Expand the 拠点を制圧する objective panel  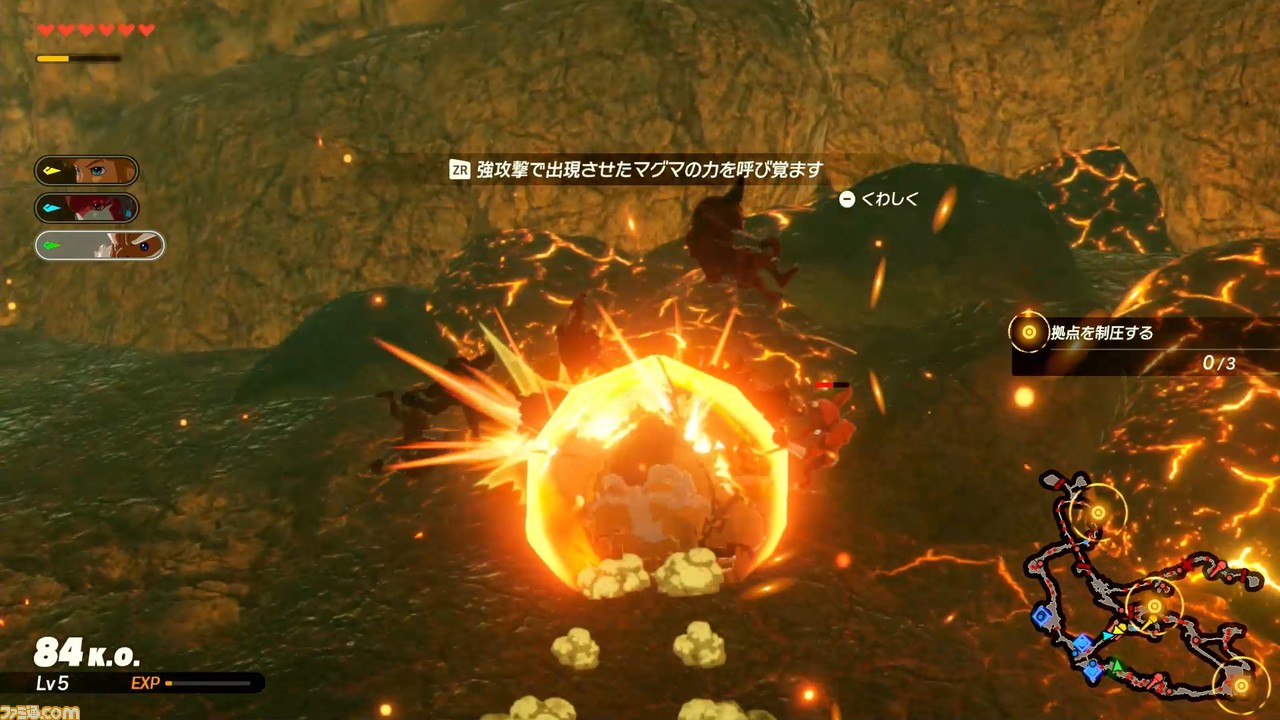(x=1100, y=333)
